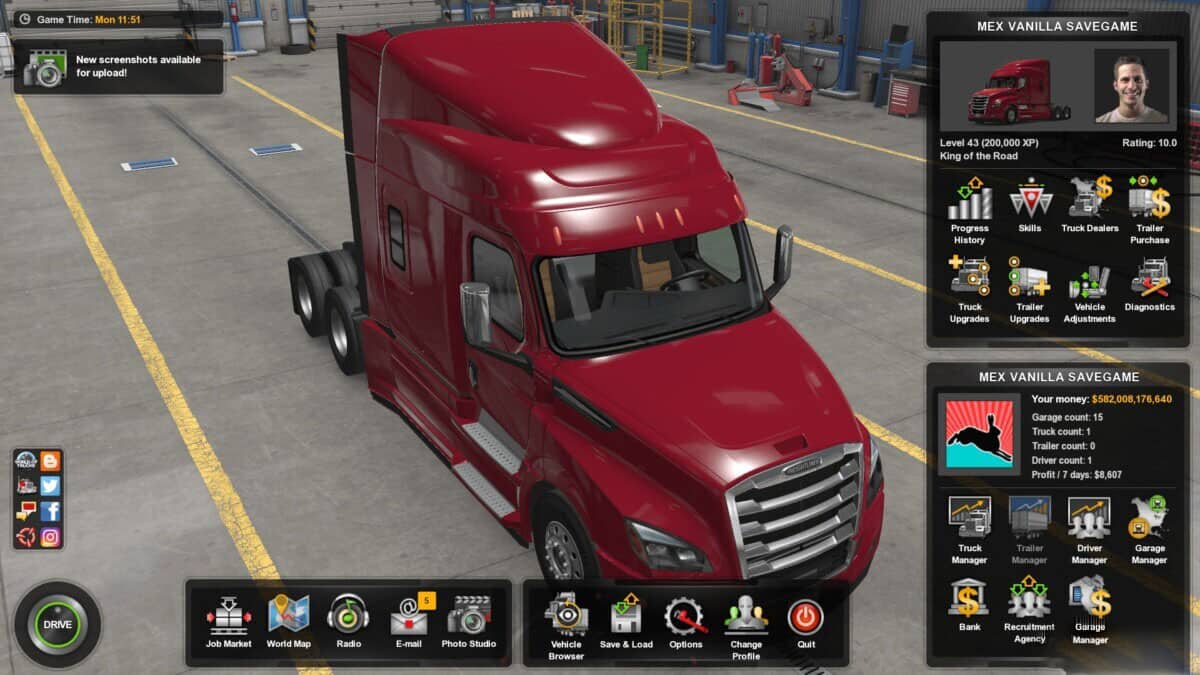Start driving with the DRIVE button

click(57, 624)
